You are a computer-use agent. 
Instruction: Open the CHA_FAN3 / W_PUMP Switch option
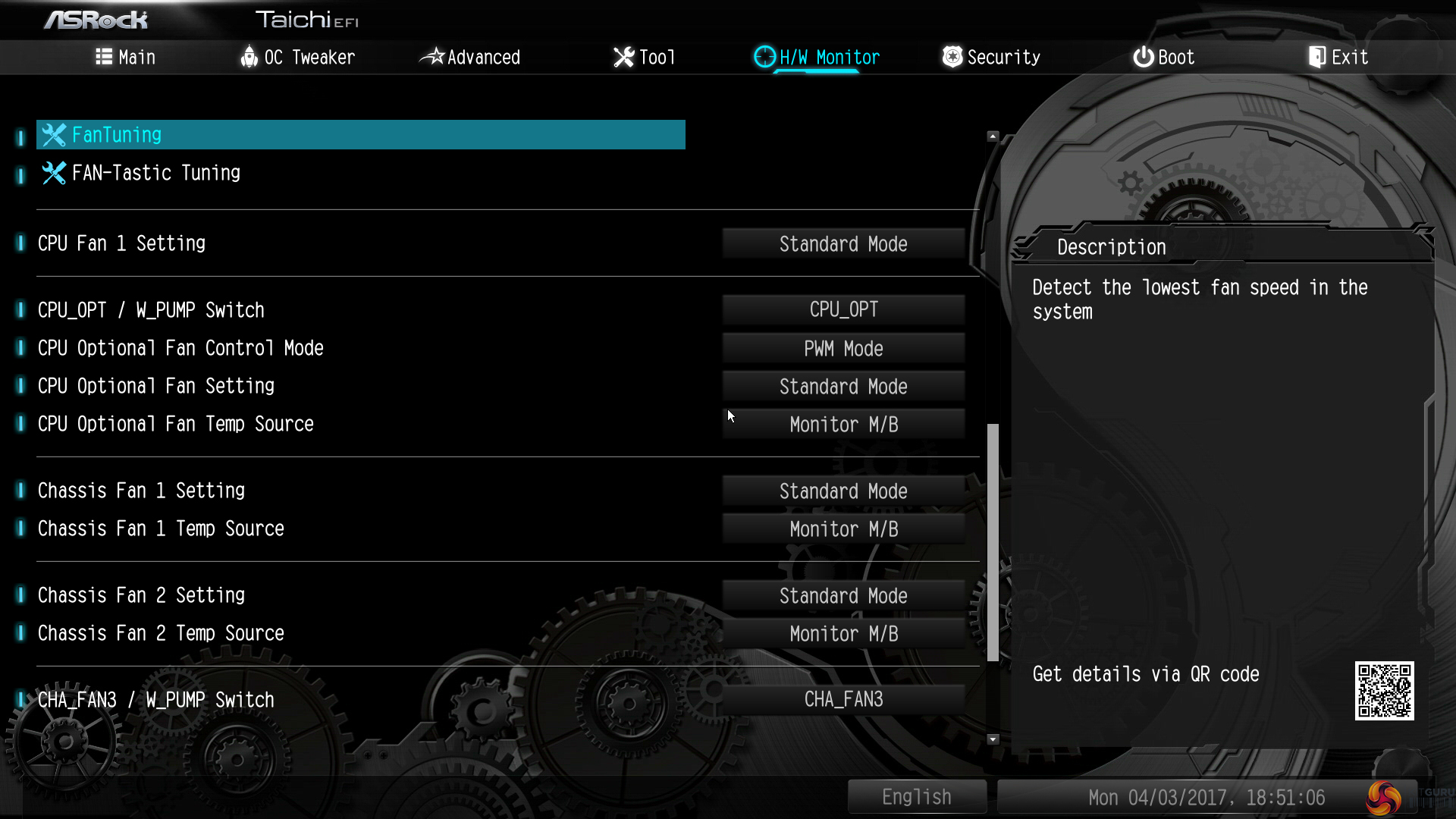(x=843, y=699)
